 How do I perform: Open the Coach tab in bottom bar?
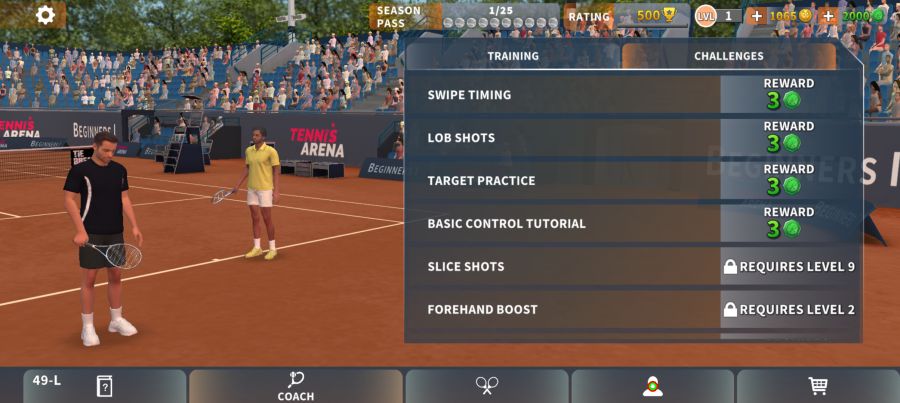pyautogui.click(x=296, y=386)
